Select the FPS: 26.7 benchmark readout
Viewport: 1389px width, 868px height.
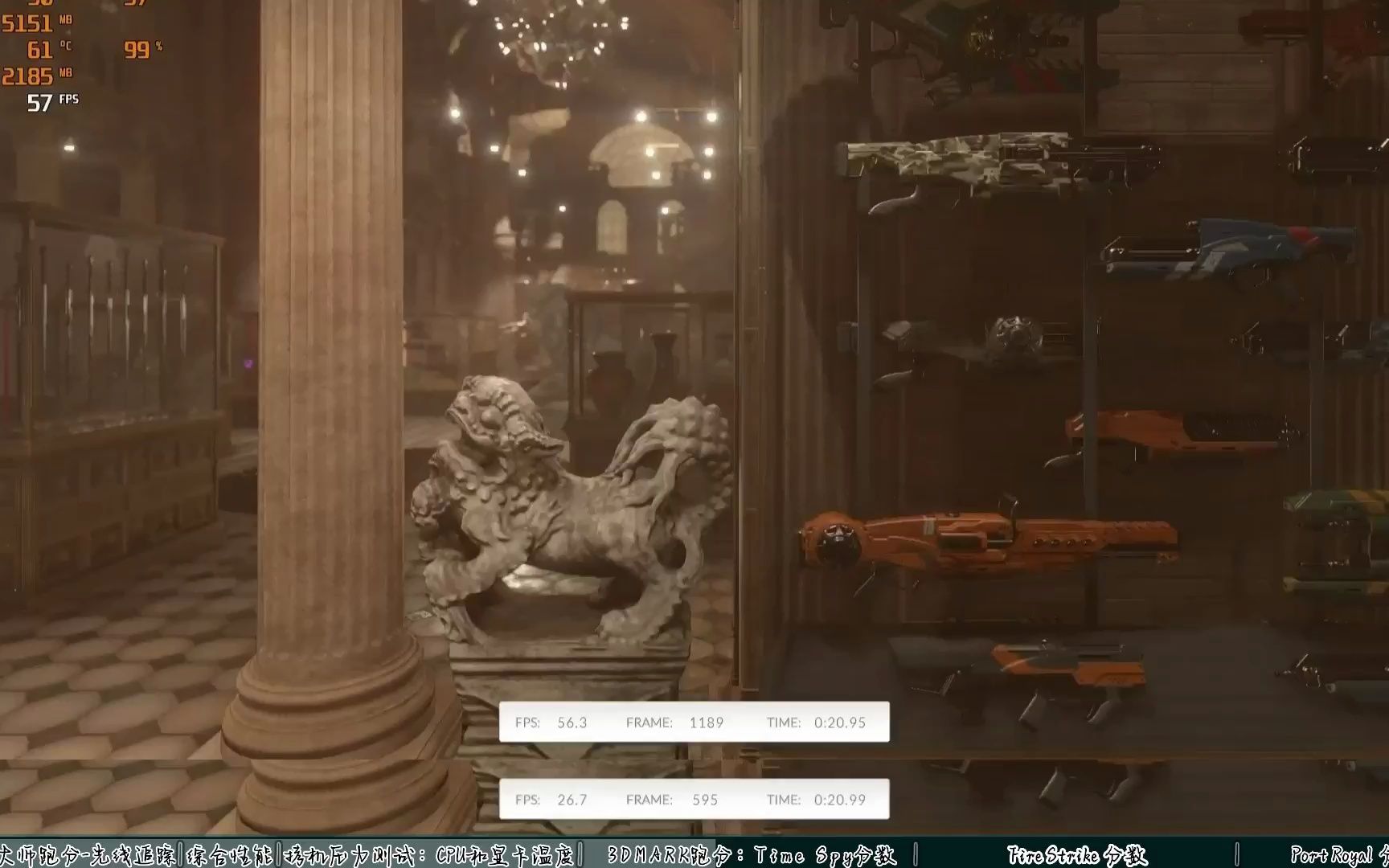point(552,800)
